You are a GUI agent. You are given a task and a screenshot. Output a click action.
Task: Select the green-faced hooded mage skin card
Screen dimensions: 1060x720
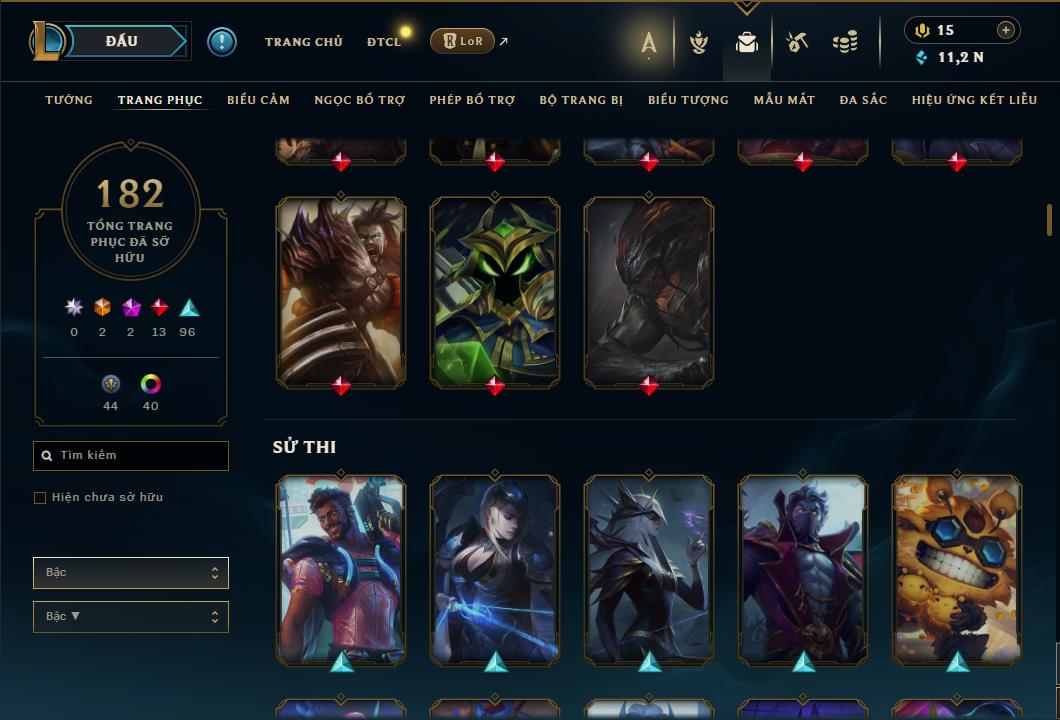495,291
